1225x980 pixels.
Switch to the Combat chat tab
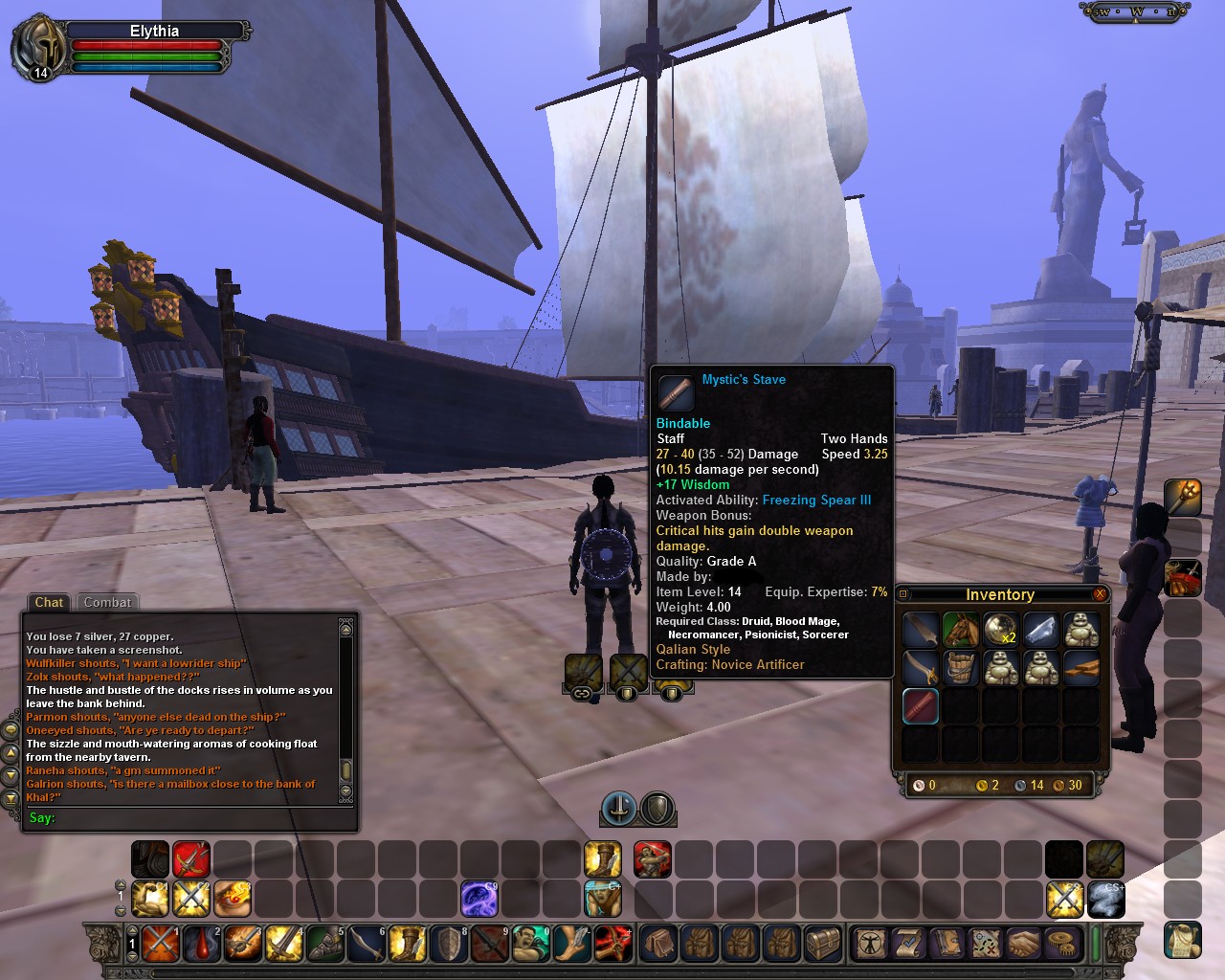(x=107, y=602)
